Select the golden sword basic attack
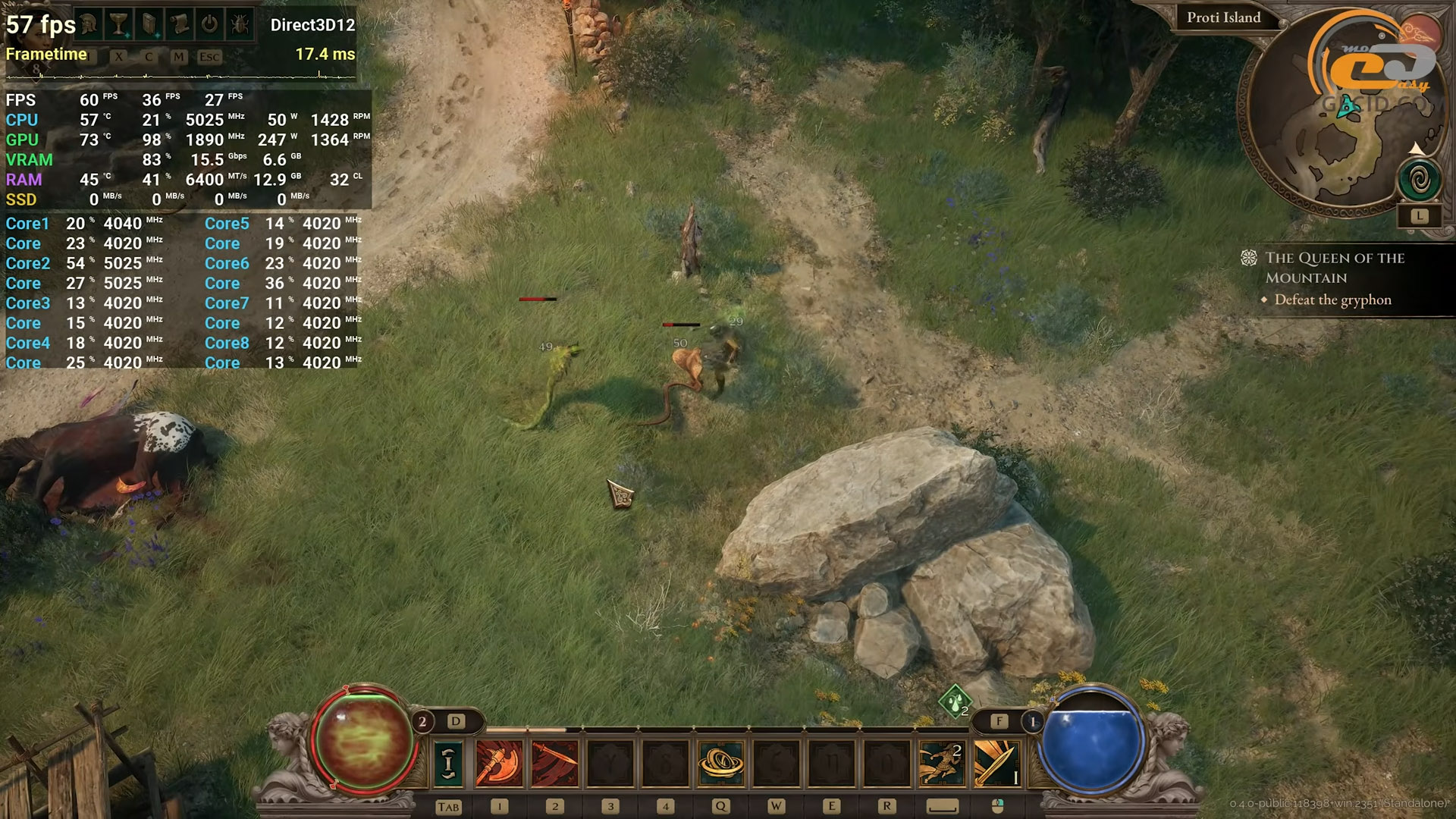Image resolution: width=1456 pixels, height=819 pixels. point(996,762)
